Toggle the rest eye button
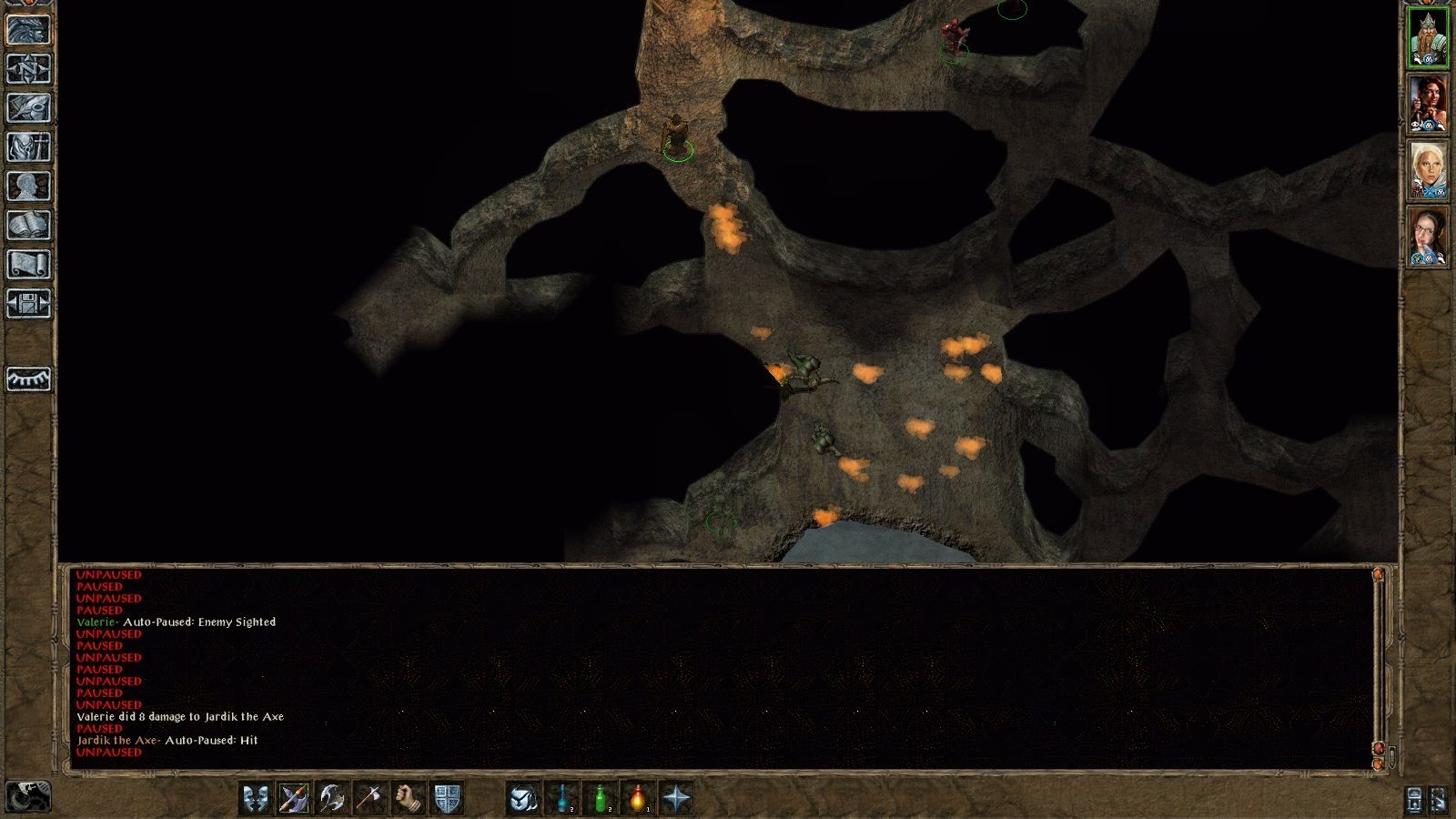1456x819 pixels. 28,379
